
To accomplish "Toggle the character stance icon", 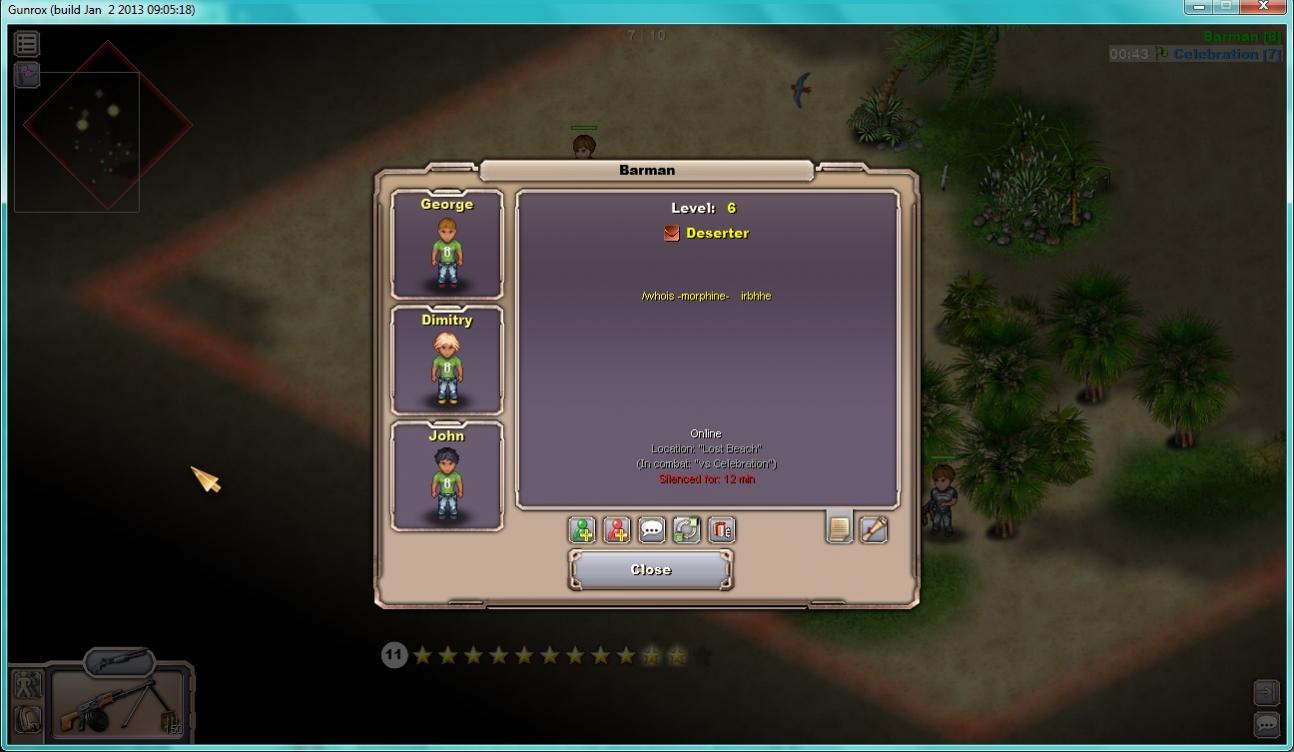I will coord(27,685).
